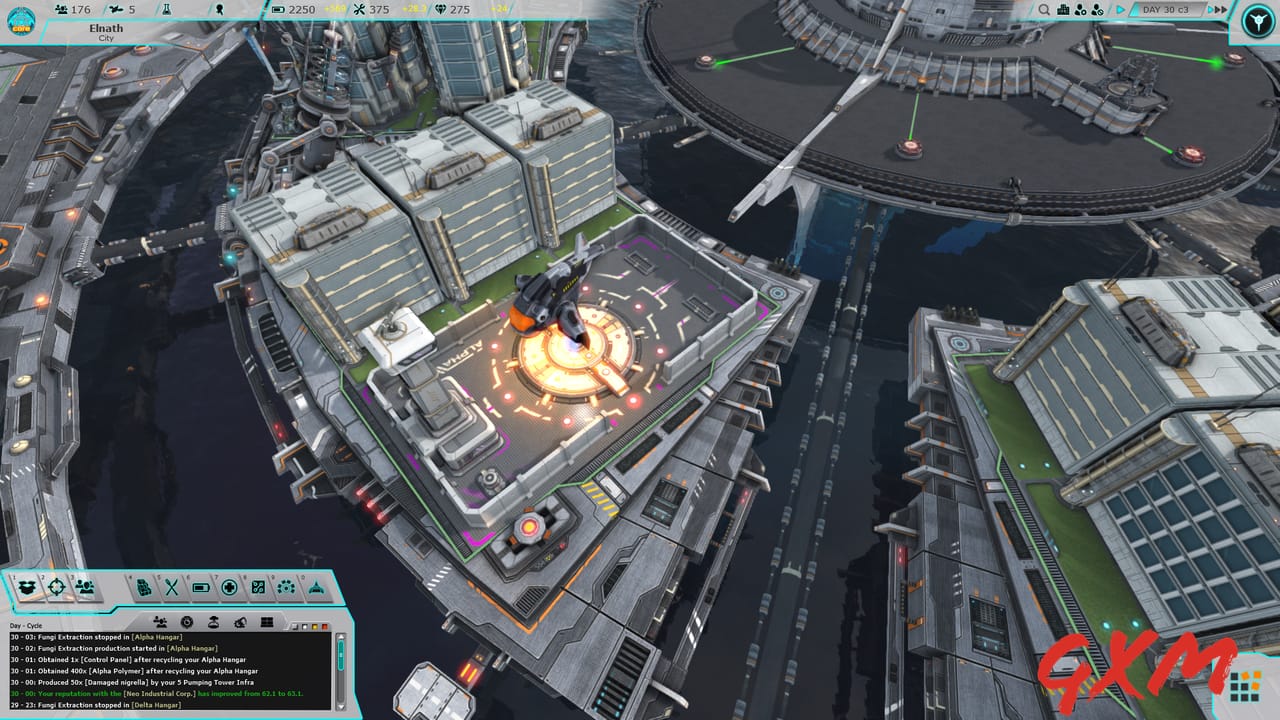Switch to the grid overview tab above the log
Image resolution: width=1280 pixels, height=720 pixels.
(266, 620)
